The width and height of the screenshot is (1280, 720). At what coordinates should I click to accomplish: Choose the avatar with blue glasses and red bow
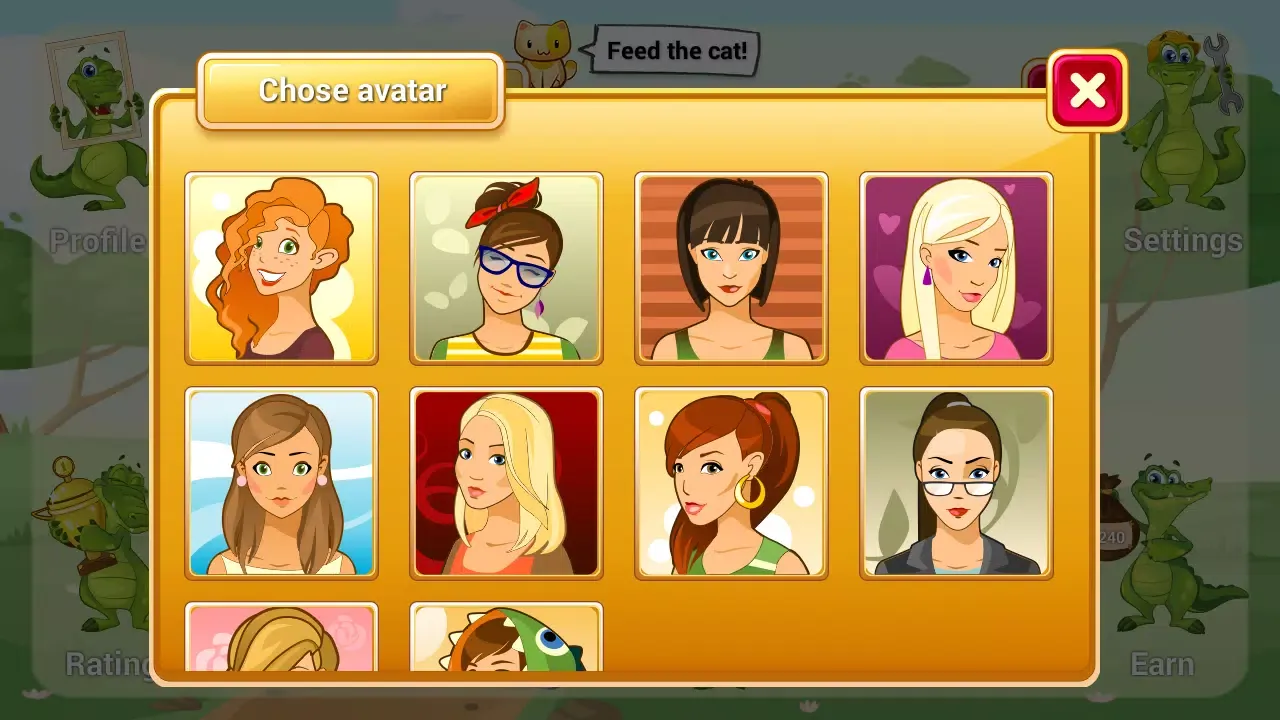(x=507, y=268)
